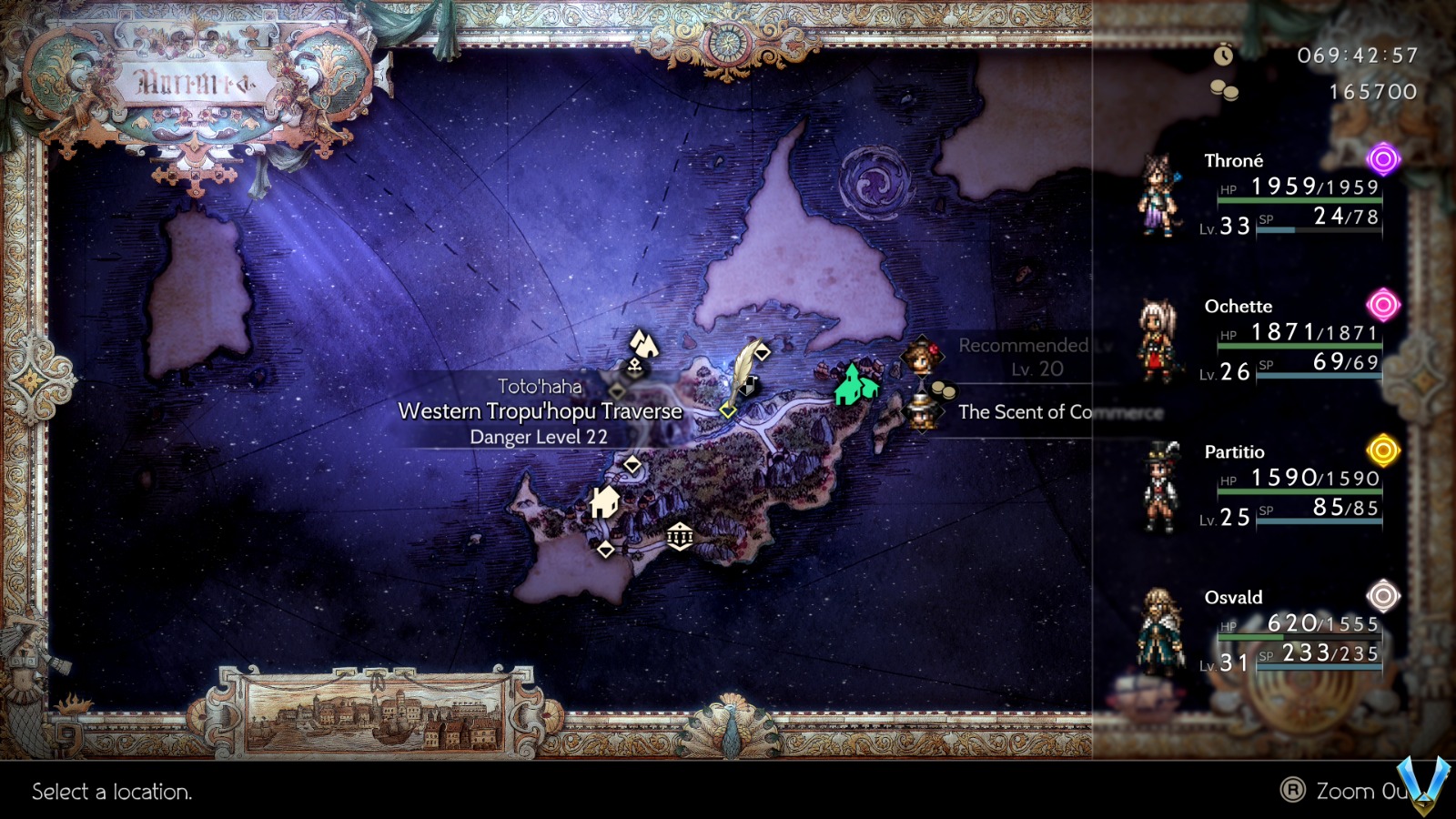Select the coin purse icon near The Scent of Commerce
The width and height of the screenshot is (1456, 819).
pos(943,390)
